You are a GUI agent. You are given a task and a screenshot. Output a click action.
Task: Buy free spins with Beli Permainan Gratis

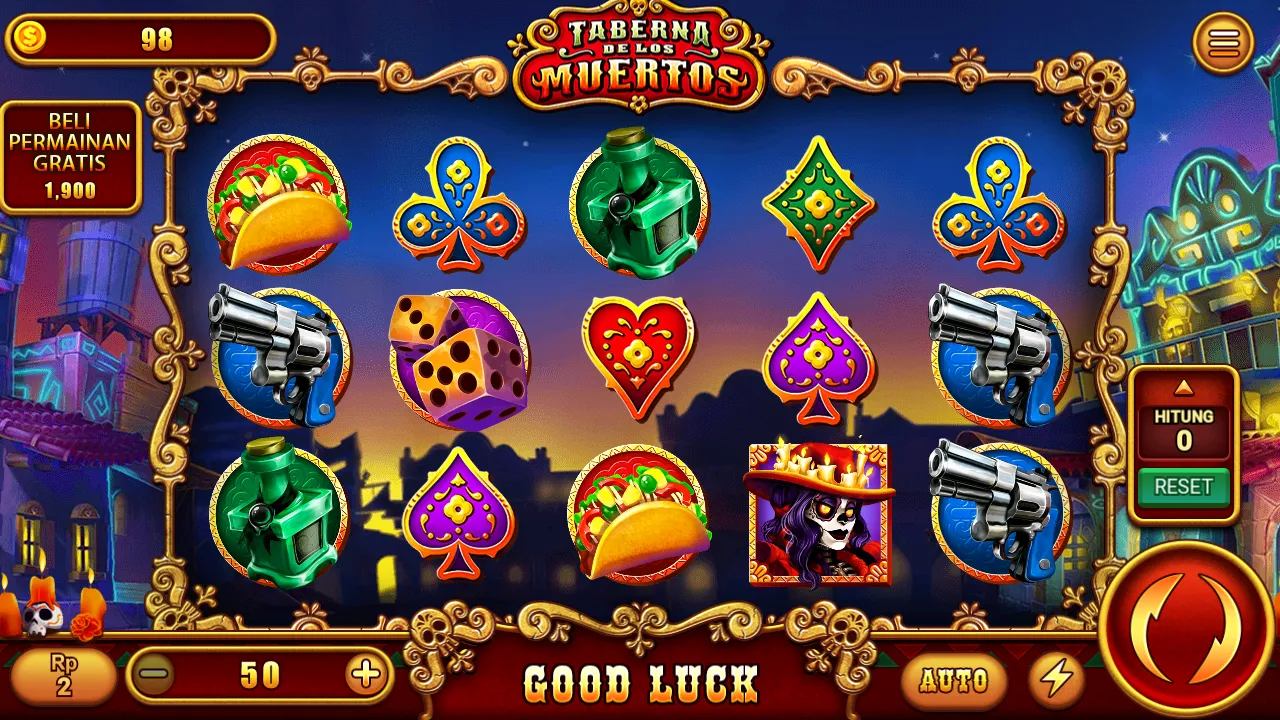coord(70,157)
